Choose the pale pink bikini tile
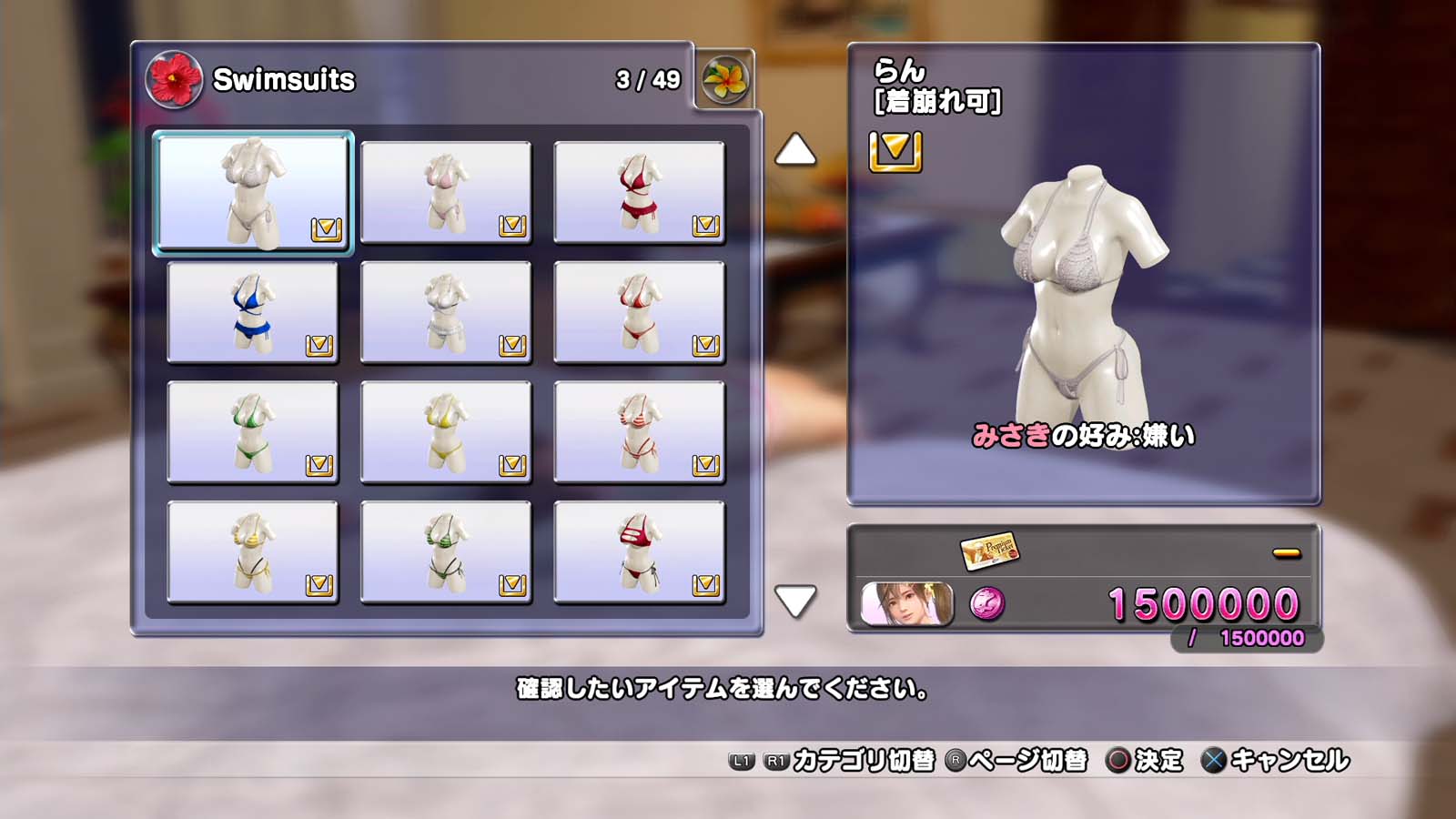Screen dimensions: 1456x819 tap(446, 192)
